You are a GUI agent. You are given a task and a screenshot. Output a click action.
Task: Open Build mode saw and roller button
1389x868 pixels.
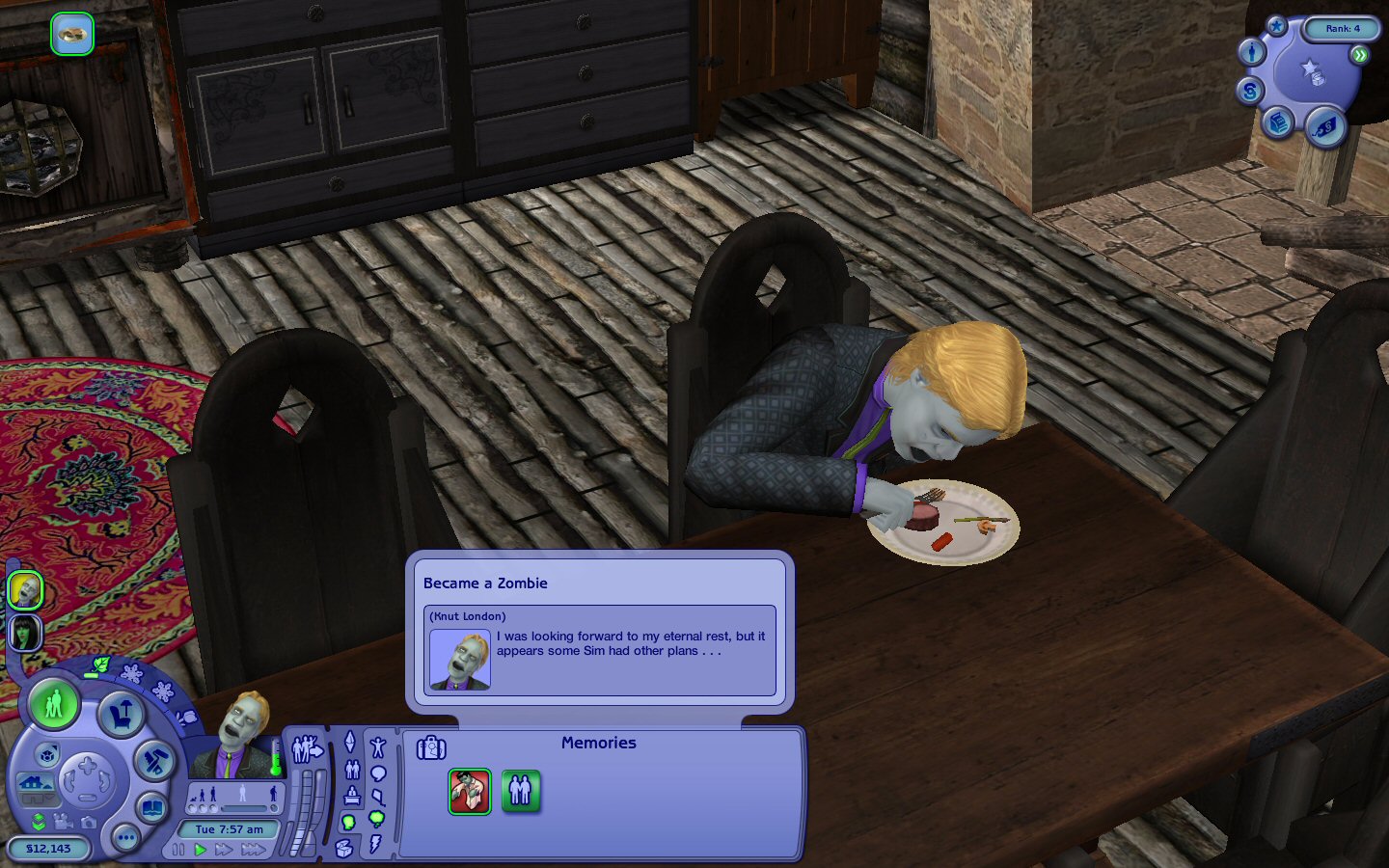tap(153, 761)
